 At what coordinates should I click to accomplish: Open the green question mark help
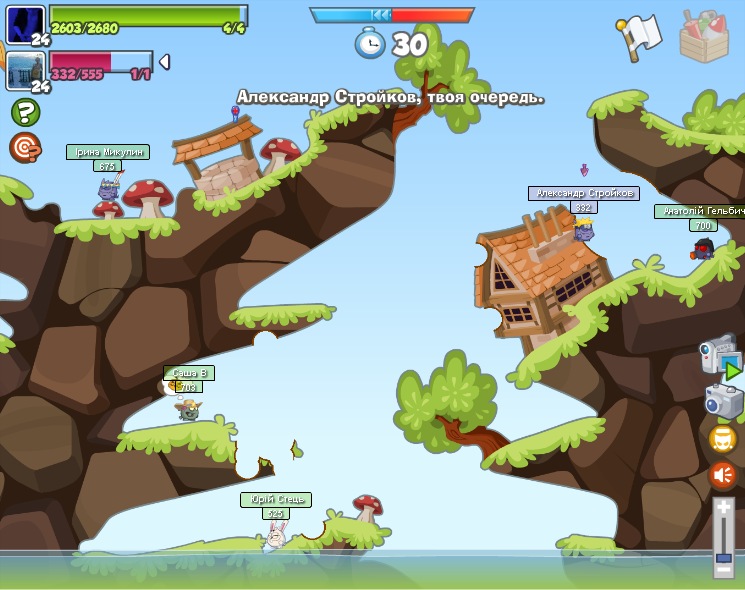[25, 112]
